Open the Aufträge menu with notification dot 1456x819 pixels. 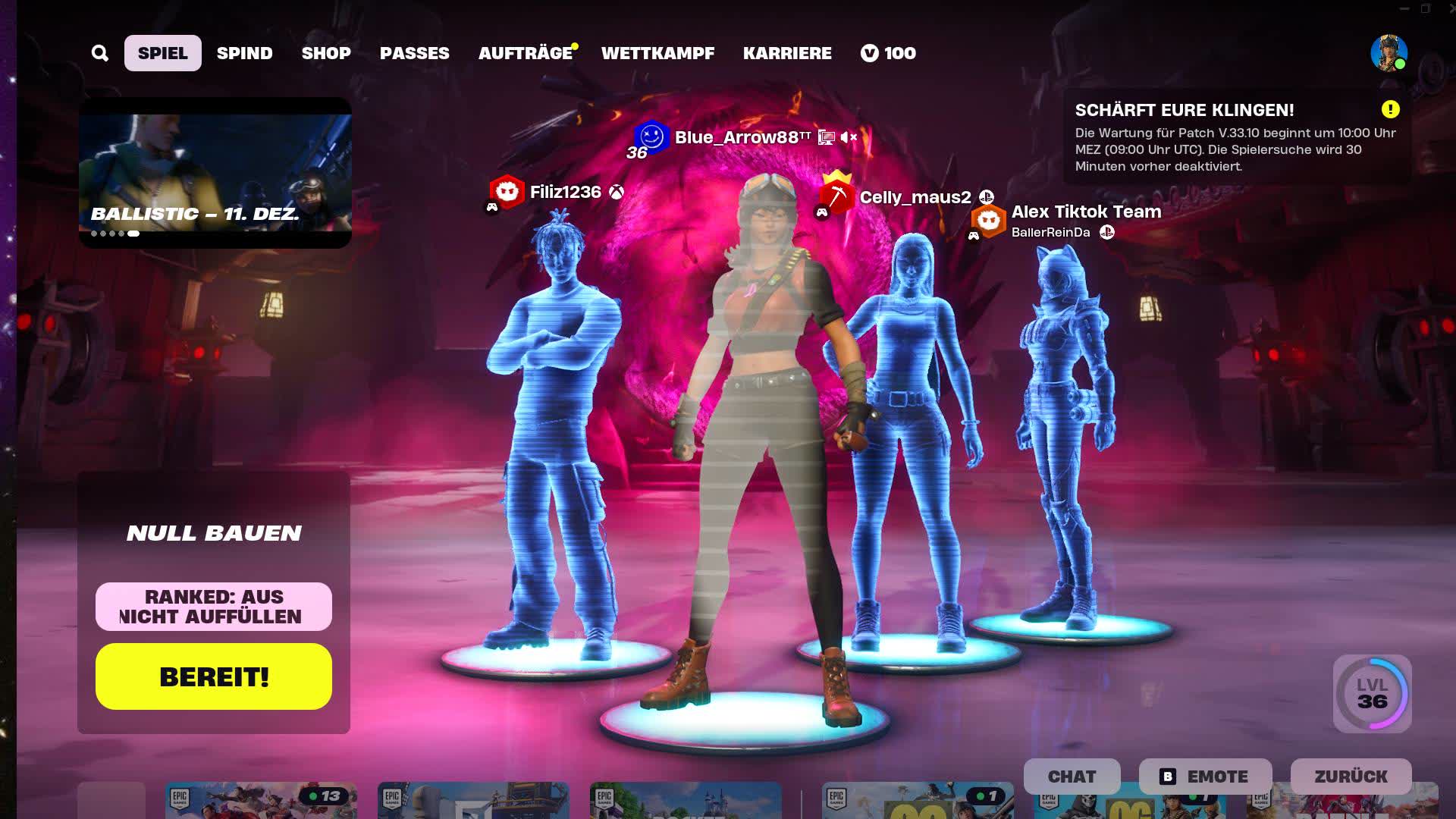tap(527, 53)
